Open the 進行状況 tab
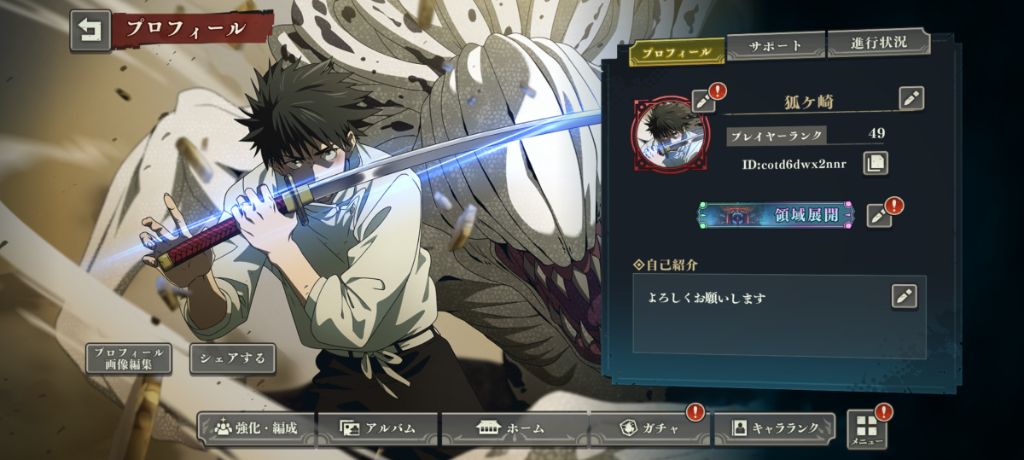Image resolution: width=1024 pixels, height=460 pixels. (x=877, y=44)
